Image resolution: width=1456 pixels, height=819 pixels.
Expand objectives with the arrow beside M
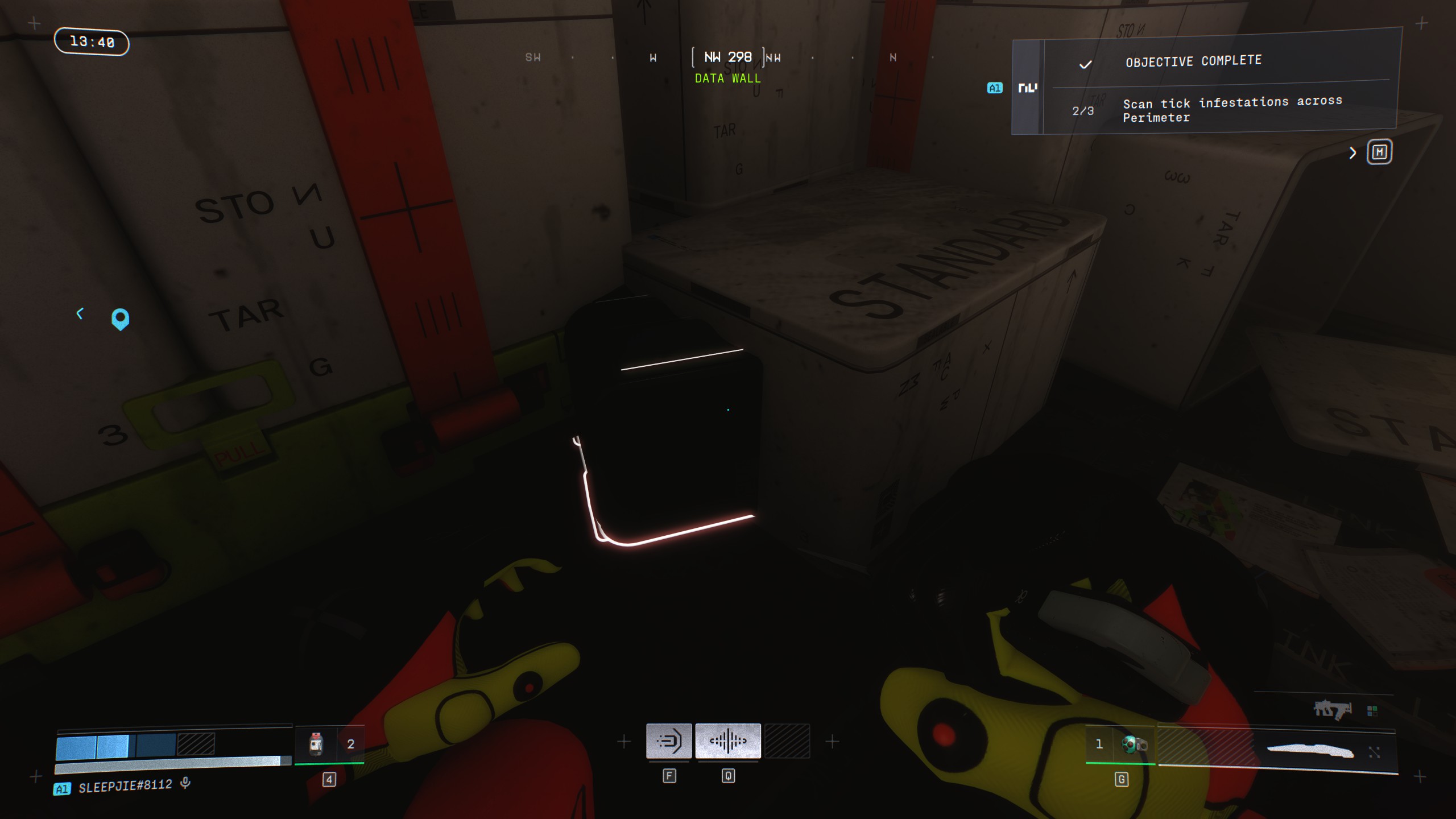point(1352,153)
